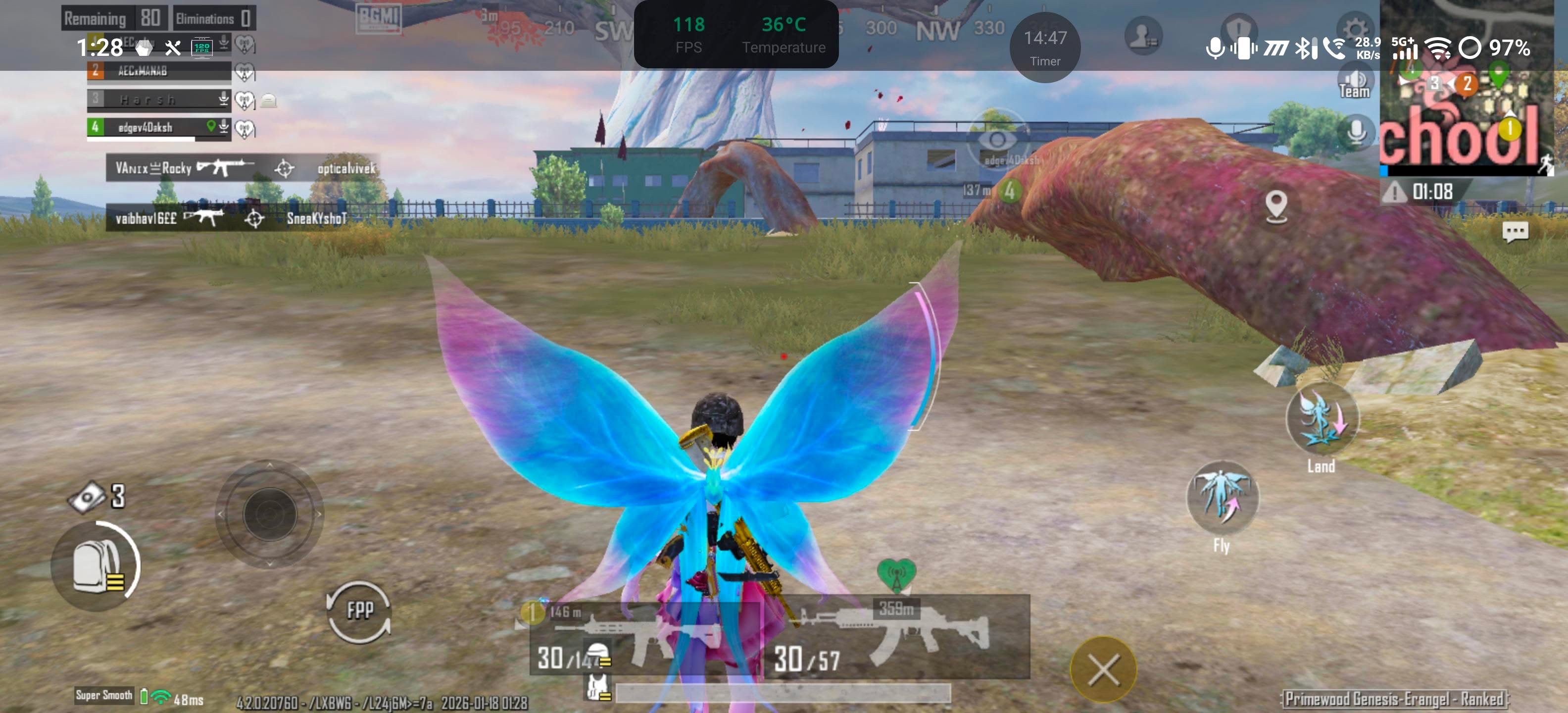This screenshot has width=1568, height=713.
Task: Open the backpack inventory
Action: coord(96,565)
